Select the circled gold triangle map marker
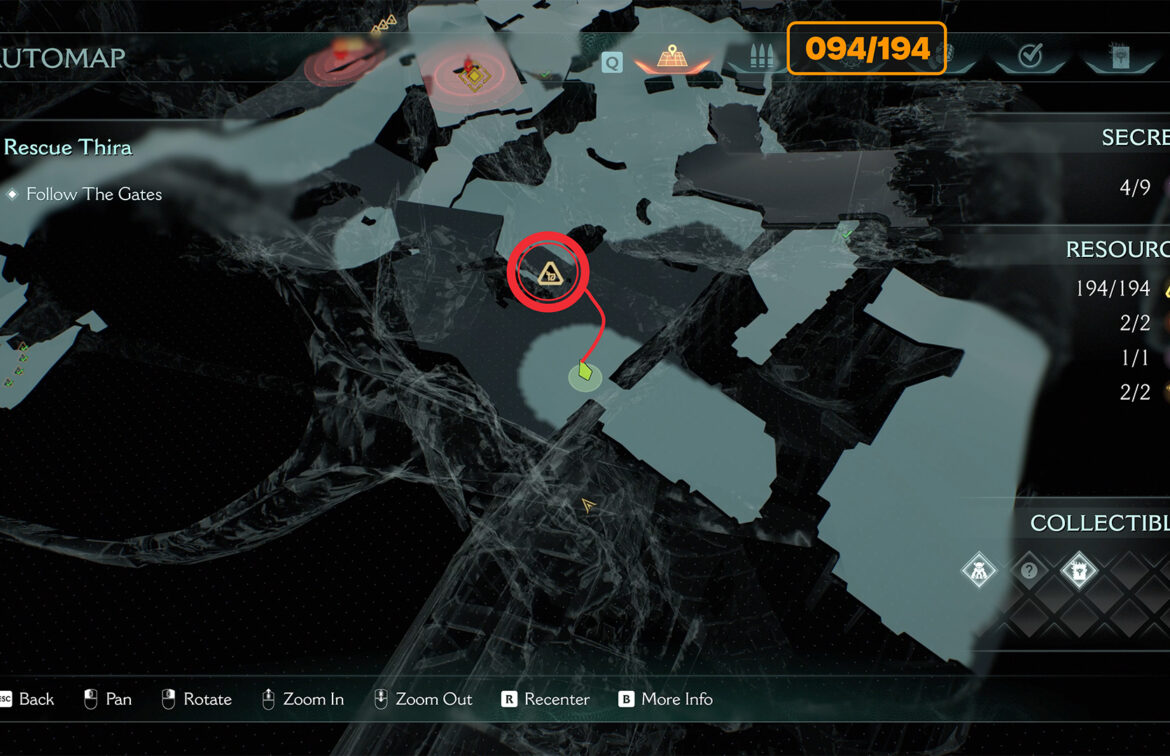 click(x=548, y=271)
